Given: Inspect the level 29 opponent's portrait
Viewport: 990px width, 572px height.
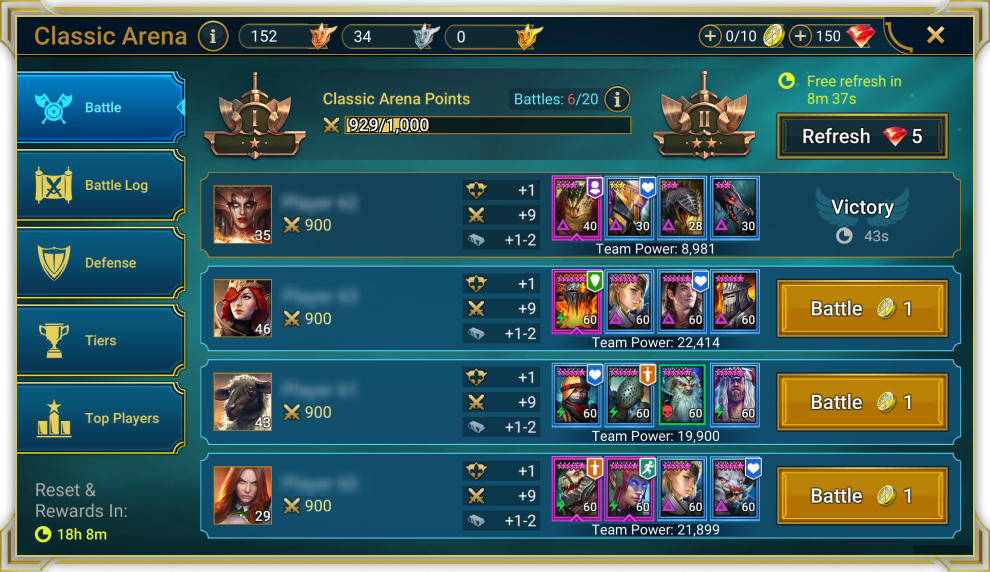Looking at the screenshot, I should pyautogui.click(x=242, y=495).
